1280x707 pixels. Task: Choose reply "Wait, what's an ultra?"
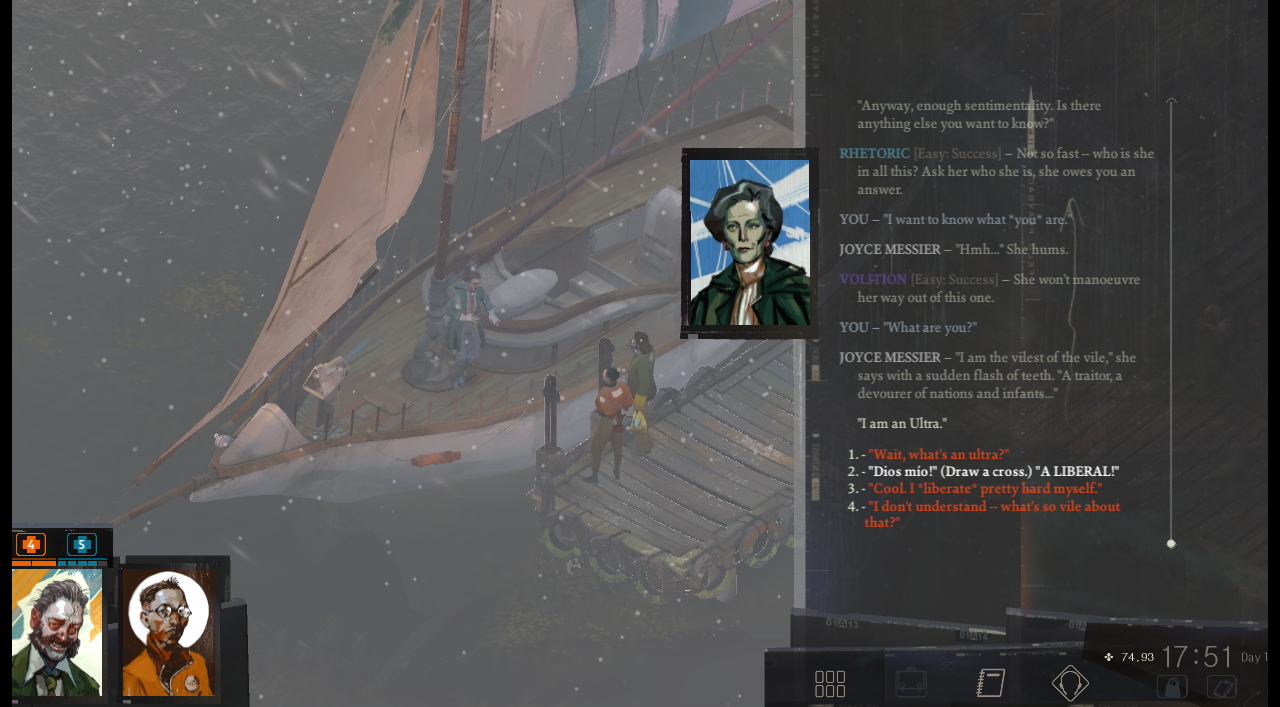point(938,454)
